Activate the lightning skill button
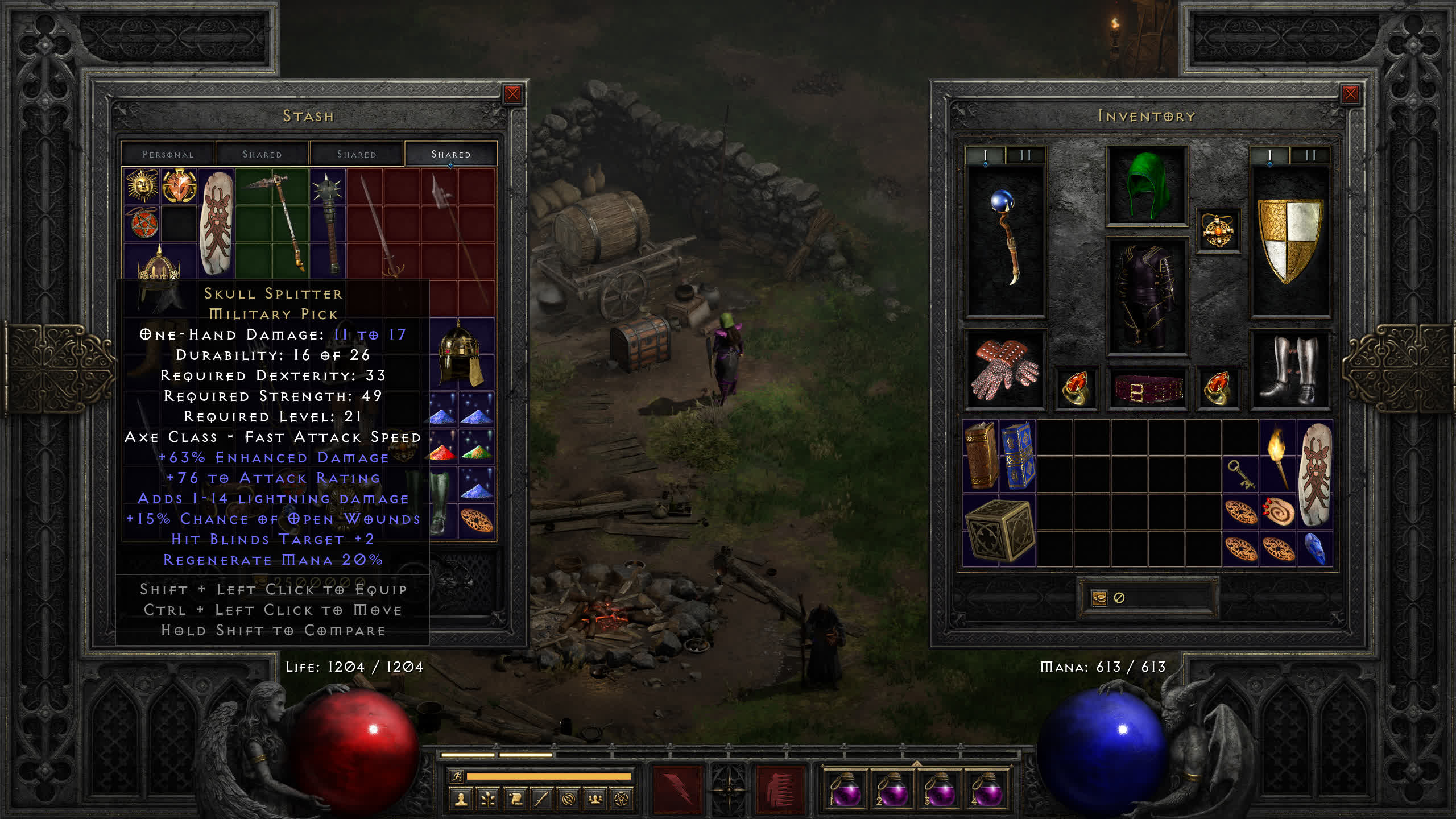The height and width of the screenshot is (819, 1456). coord(677,789)
